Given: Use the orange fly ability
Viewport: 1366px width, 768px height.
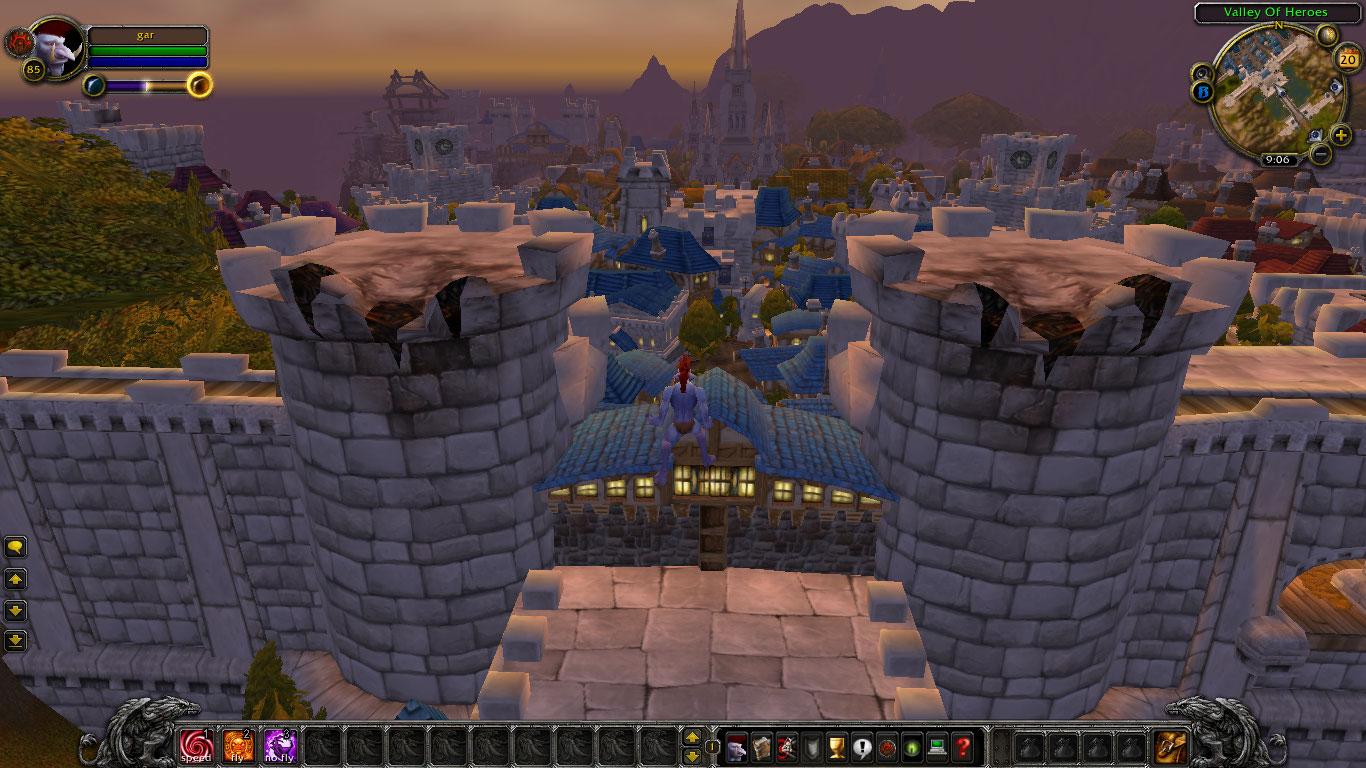Looking at the screenshot, I should (238, 746).
